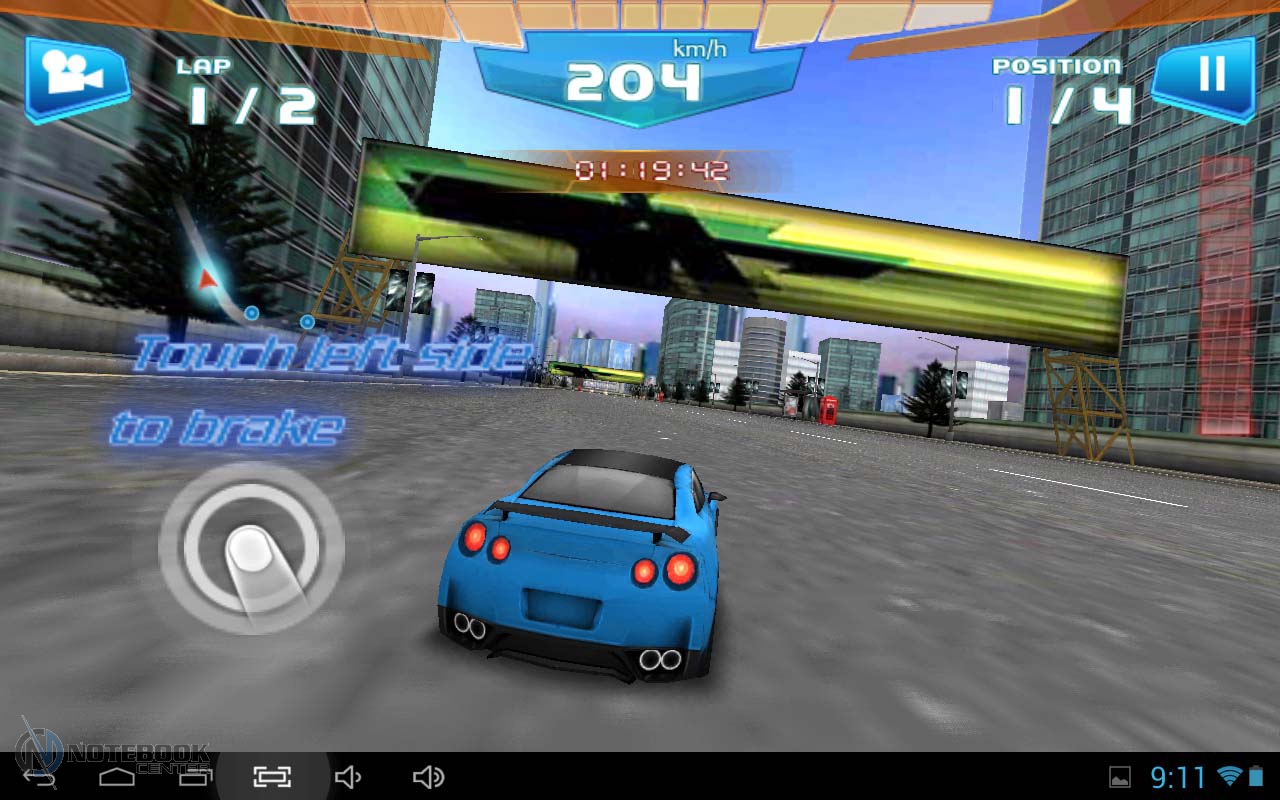Pause the race
Screen dimensions: 1280x800
click(1207, 78)
